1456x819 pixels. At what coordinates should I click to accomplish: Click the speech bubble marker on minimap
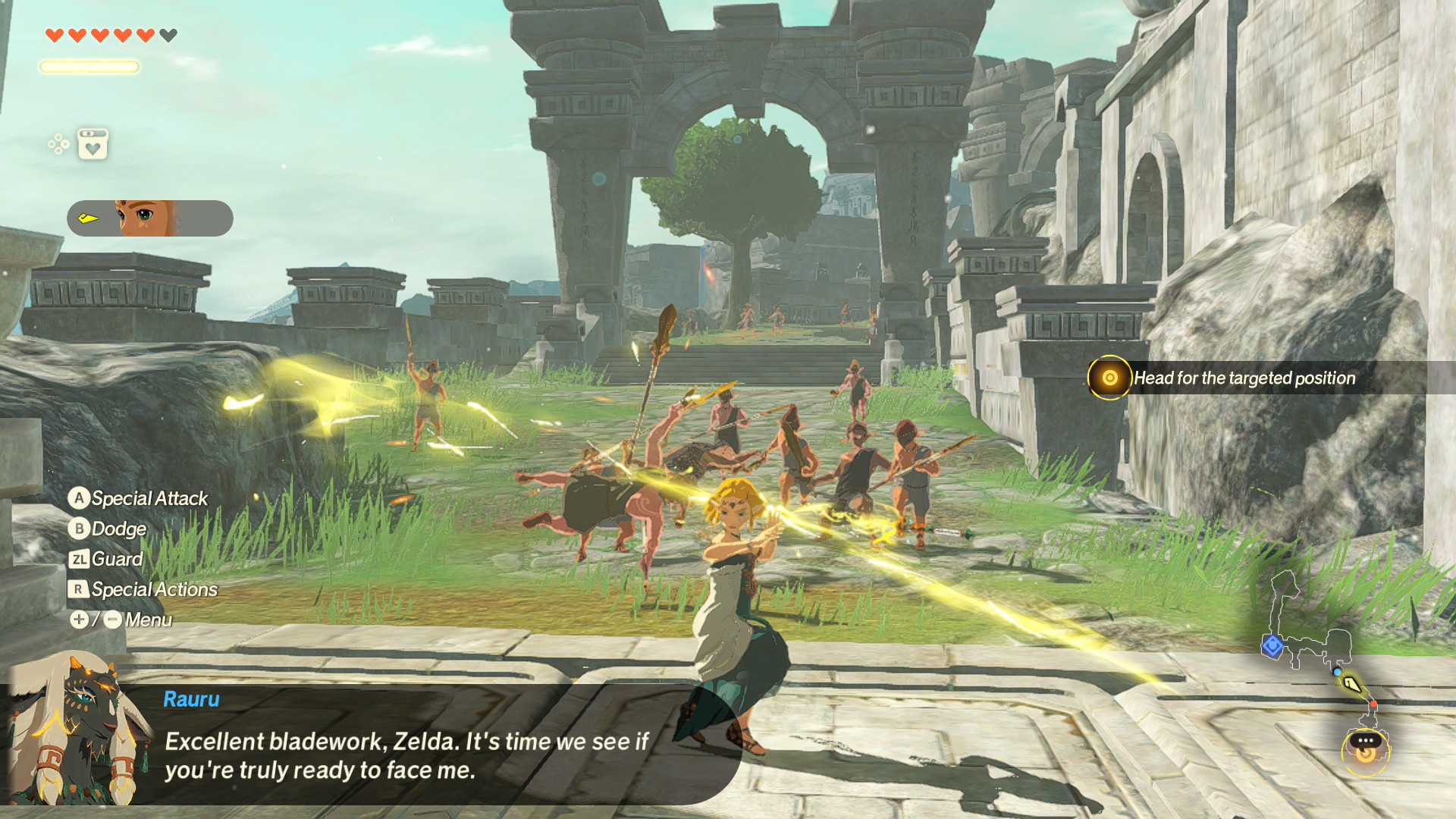coord(1366,740)
